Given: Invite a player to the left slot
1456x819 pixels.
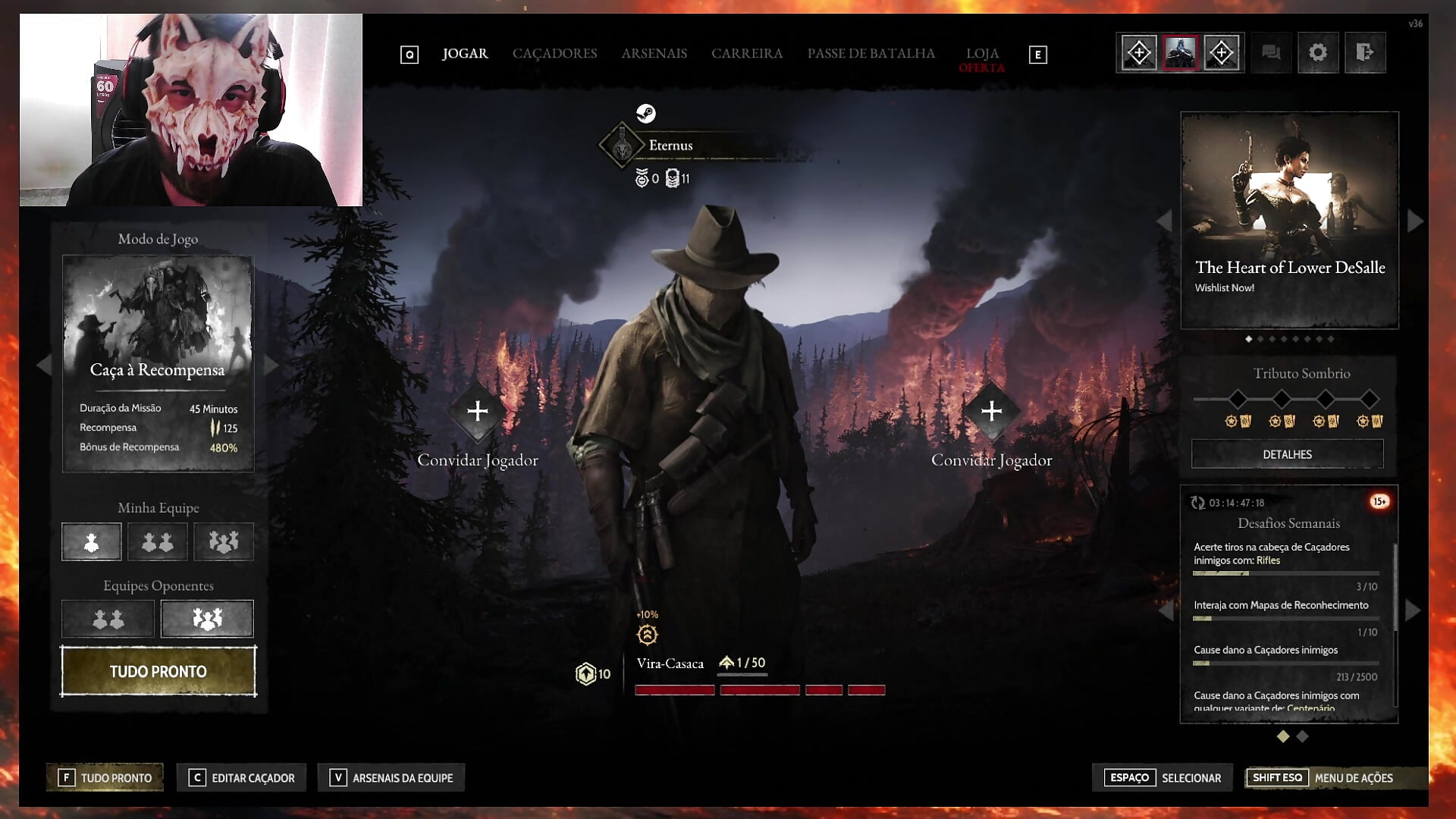Looking at the screenshot, I should pyautogui.click(x=478, y=412).
